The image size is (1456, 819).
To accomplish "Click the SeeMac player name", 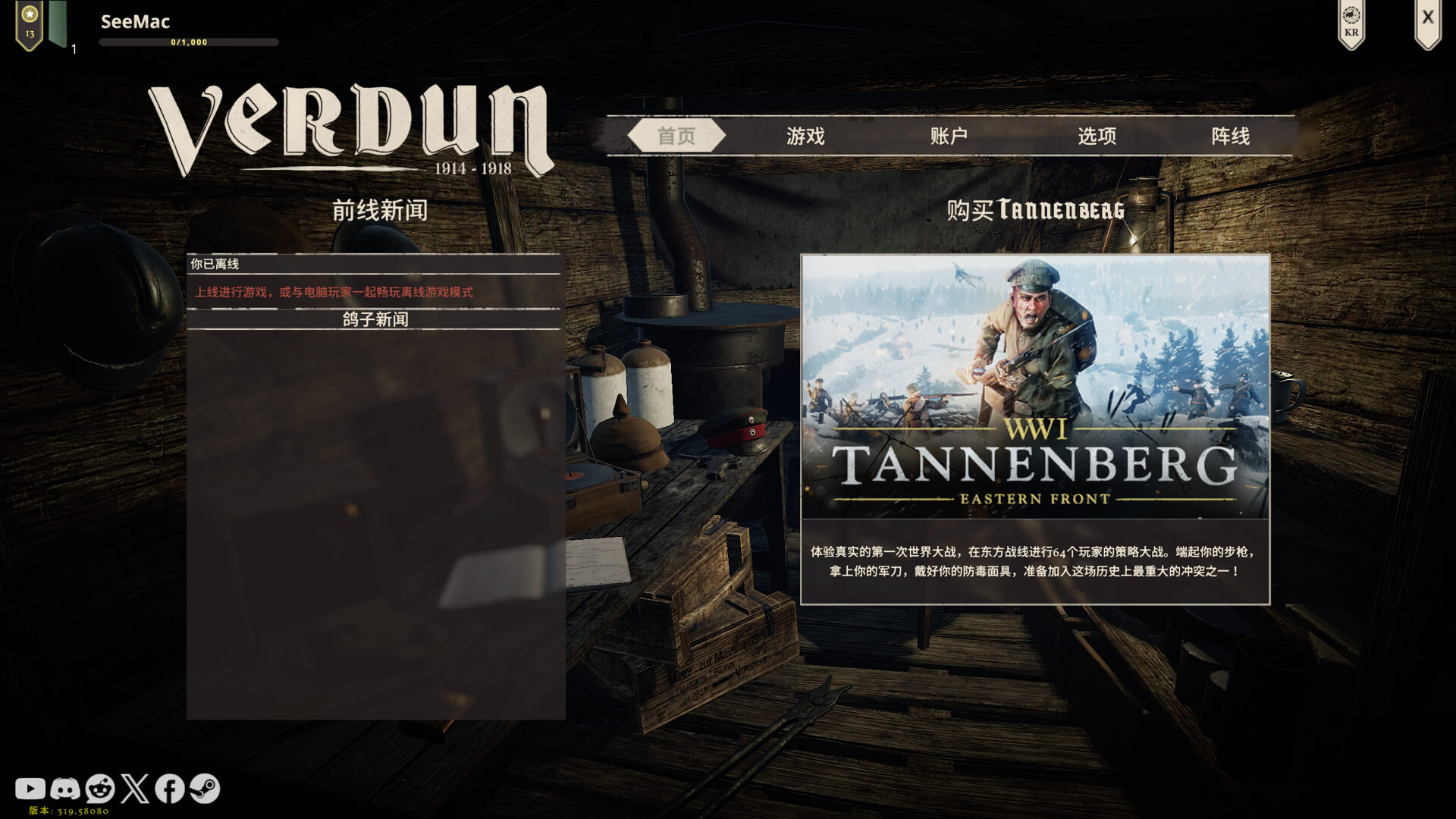I will point(135,21).
